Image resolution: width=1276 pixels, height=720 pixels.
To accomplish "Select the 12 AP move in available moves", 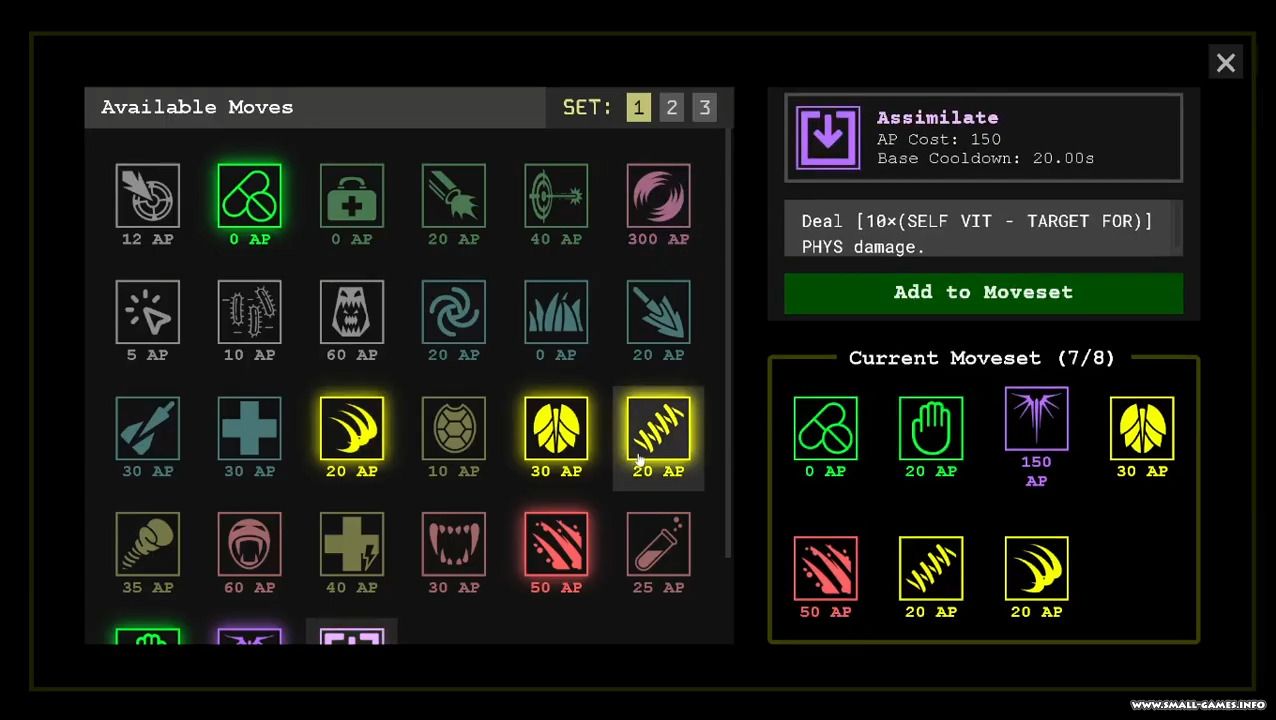I will pos(147,196).
